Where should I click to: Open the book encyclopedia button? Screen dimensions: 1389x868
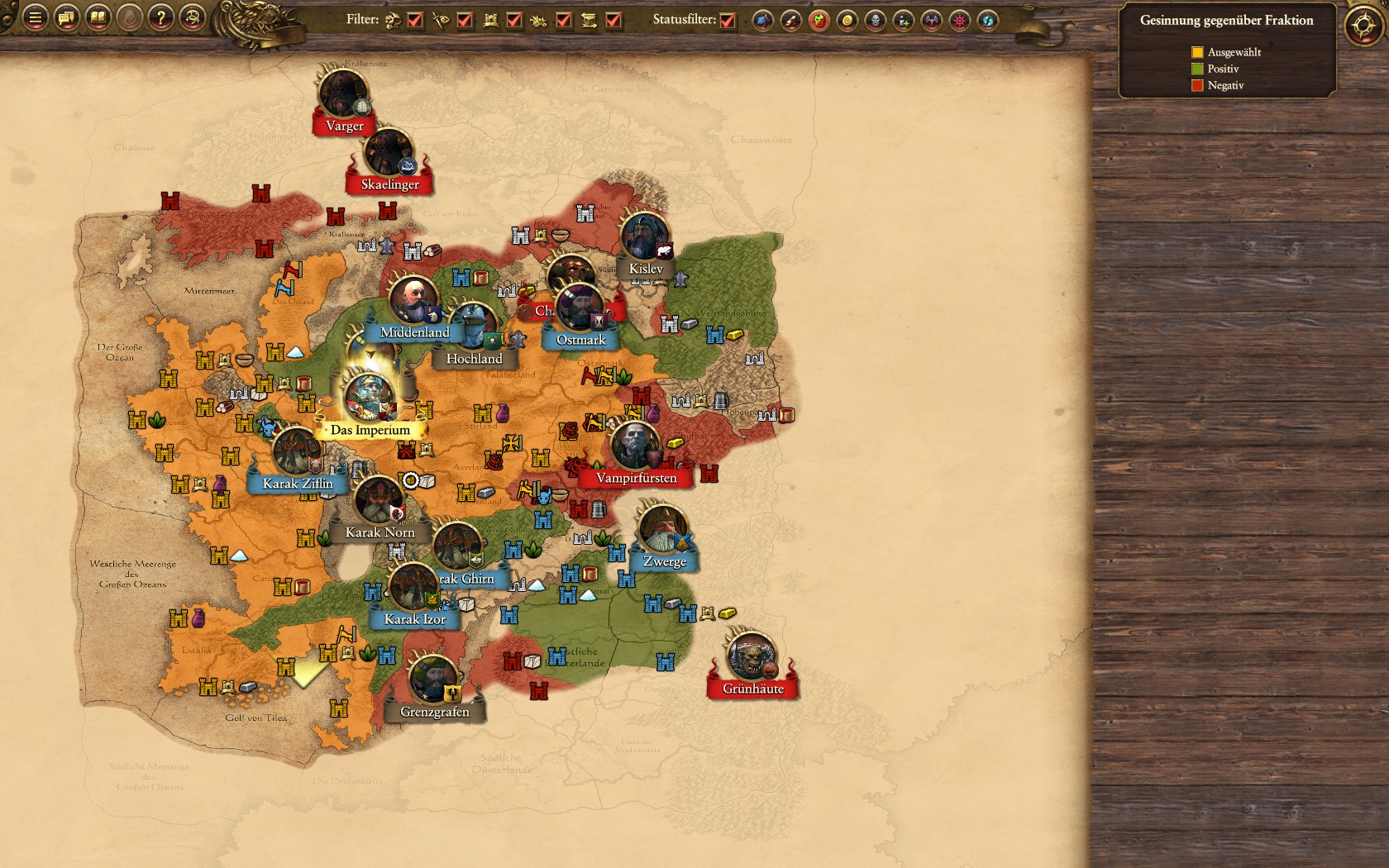[98, 17]
